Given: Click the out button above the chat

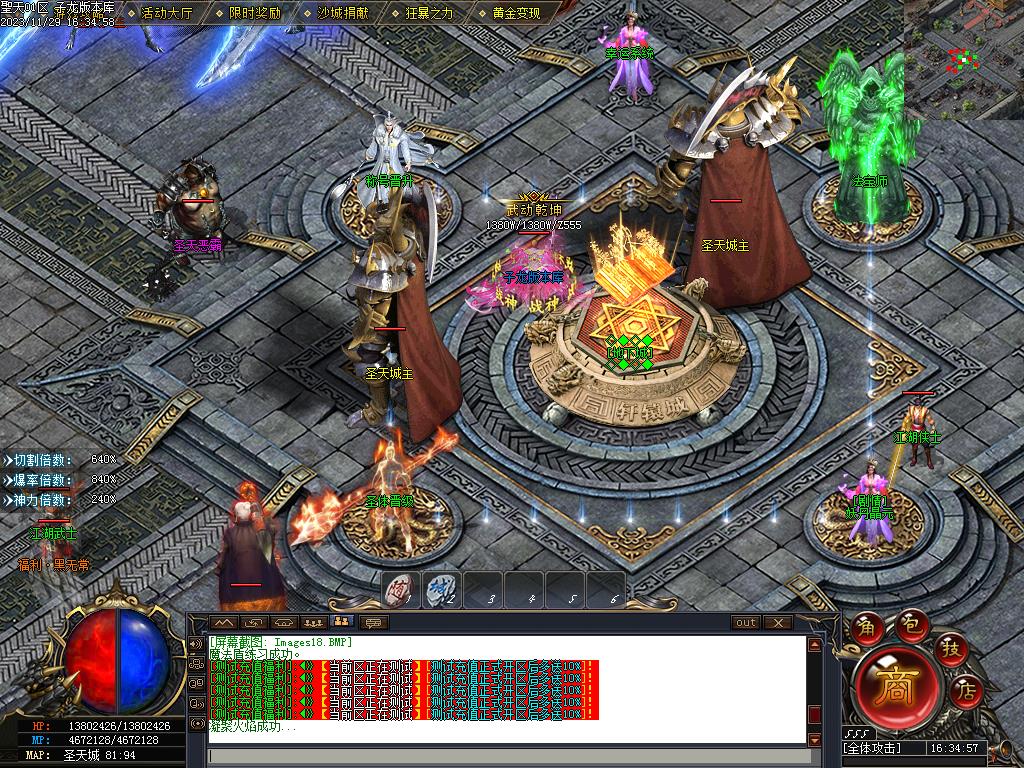Looking at the screenshot, I should pyautogui.click(x=746, y=622).
